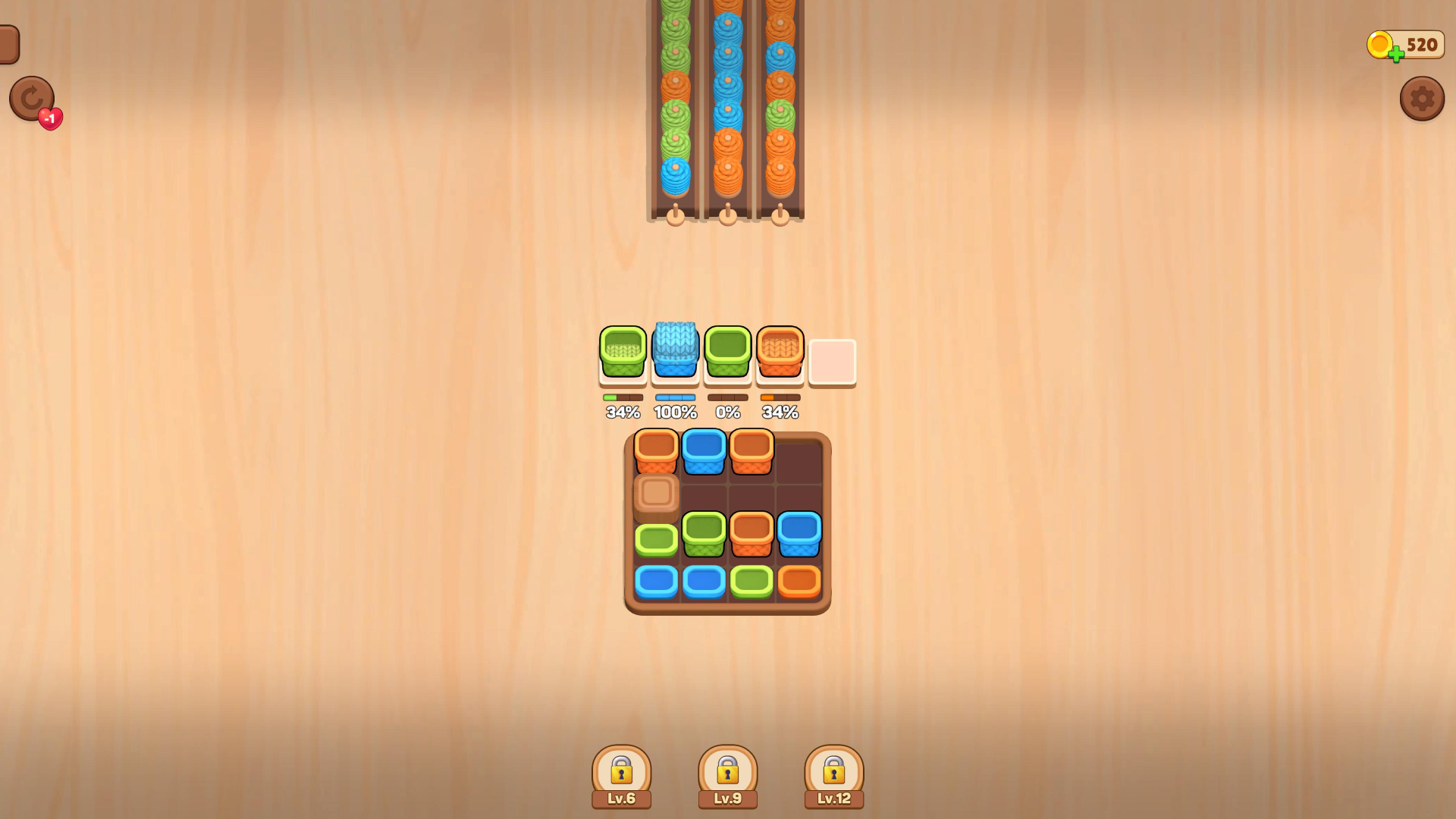The width and height of the screenshot is (1456, 819).
Task: Pull the leftmost yarn rail handle
Action: [674, 215]
